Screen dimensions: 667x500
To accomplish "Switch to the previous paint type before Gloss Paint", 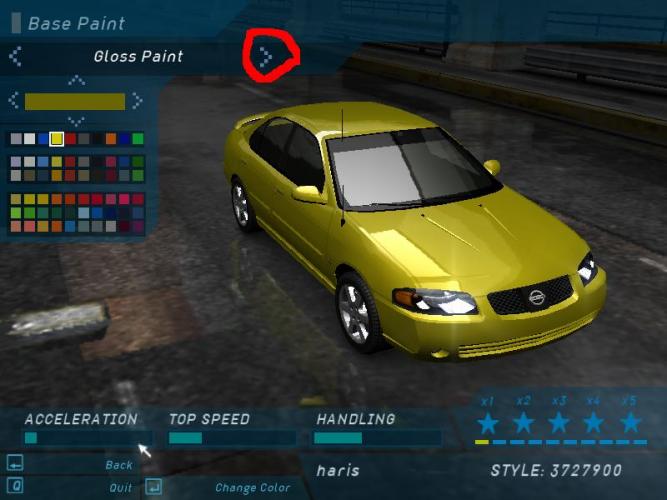I will point(14,56).
